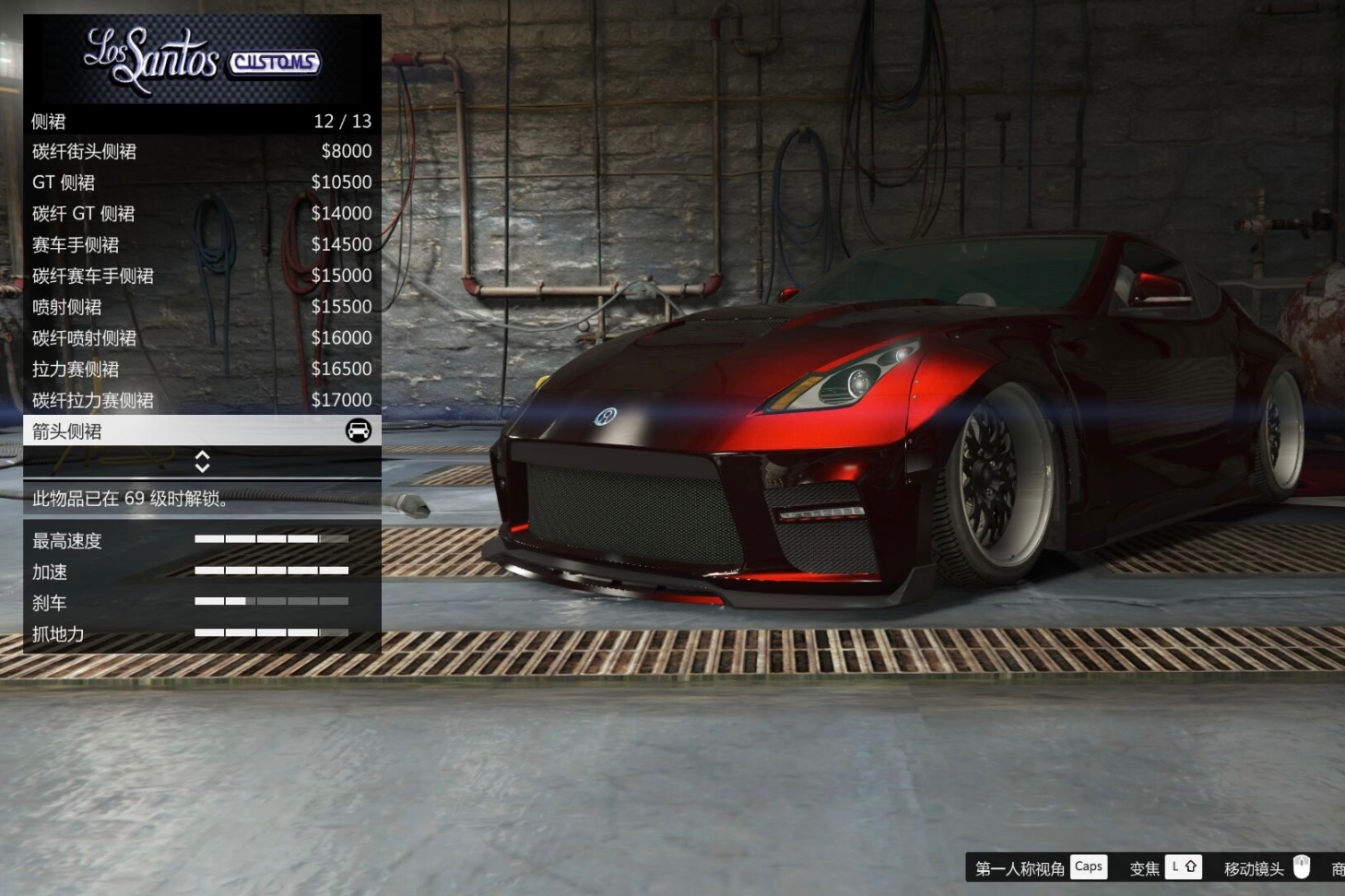This screenshot has width=1345, height=896.
Task: Choose the GT 侧裙 entry priced $10500
Action: coord(201,183)
